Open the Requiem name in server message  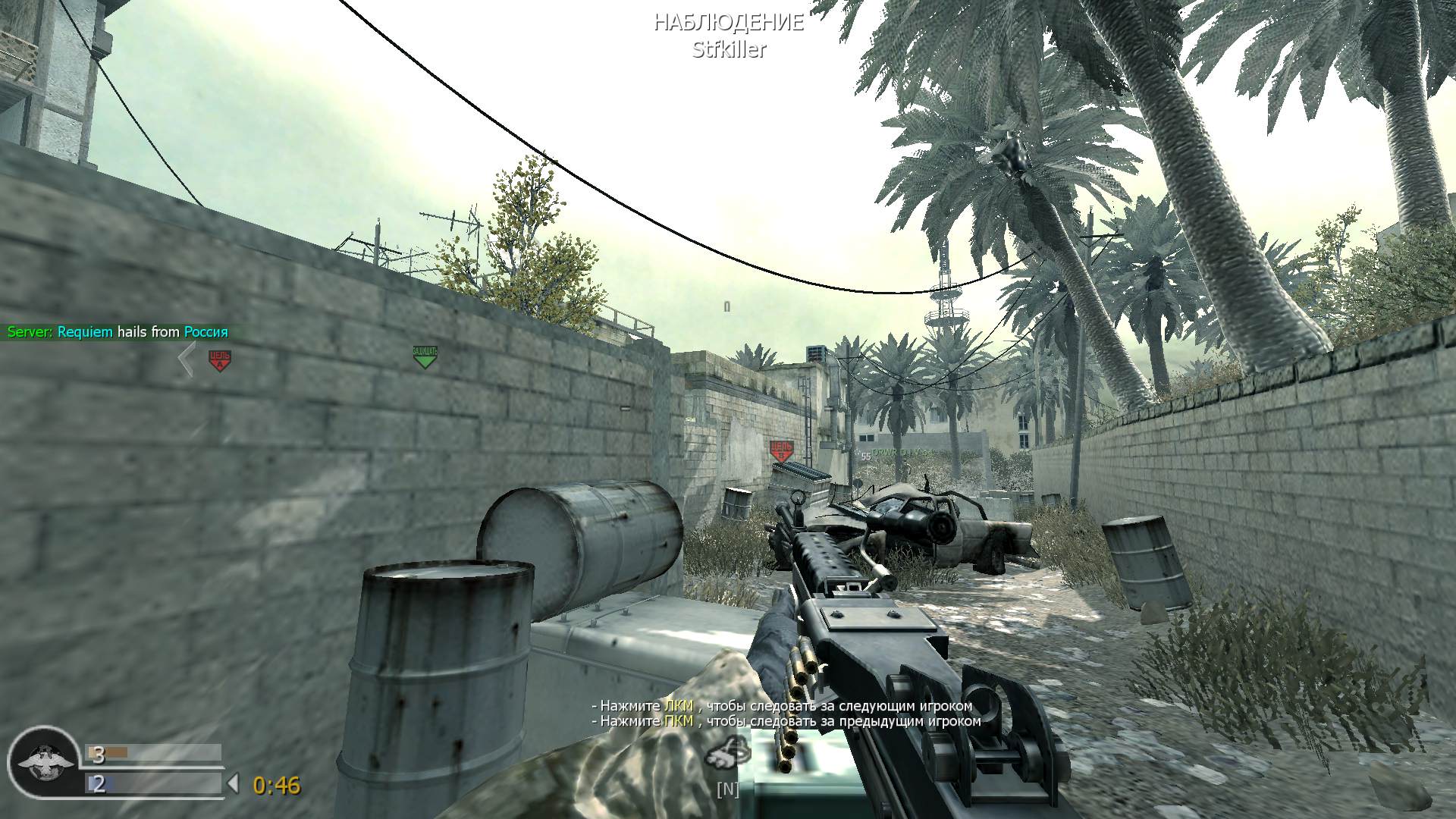[86, 332]
